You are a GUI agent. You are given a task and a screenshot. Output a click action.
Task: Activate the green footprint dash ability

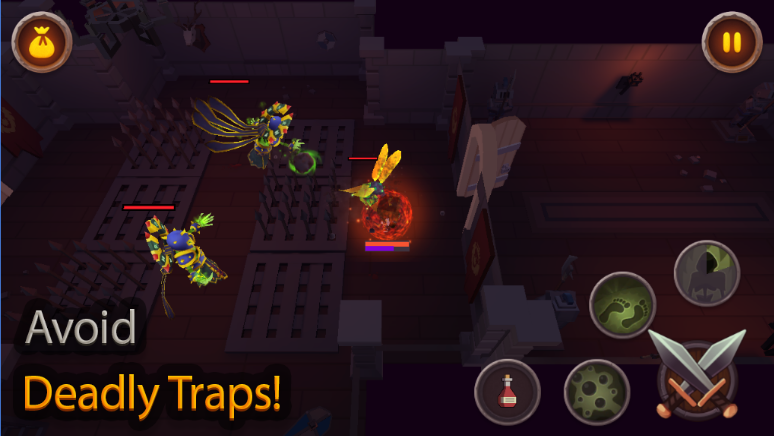pyautogui.click(x=622, y=305)
